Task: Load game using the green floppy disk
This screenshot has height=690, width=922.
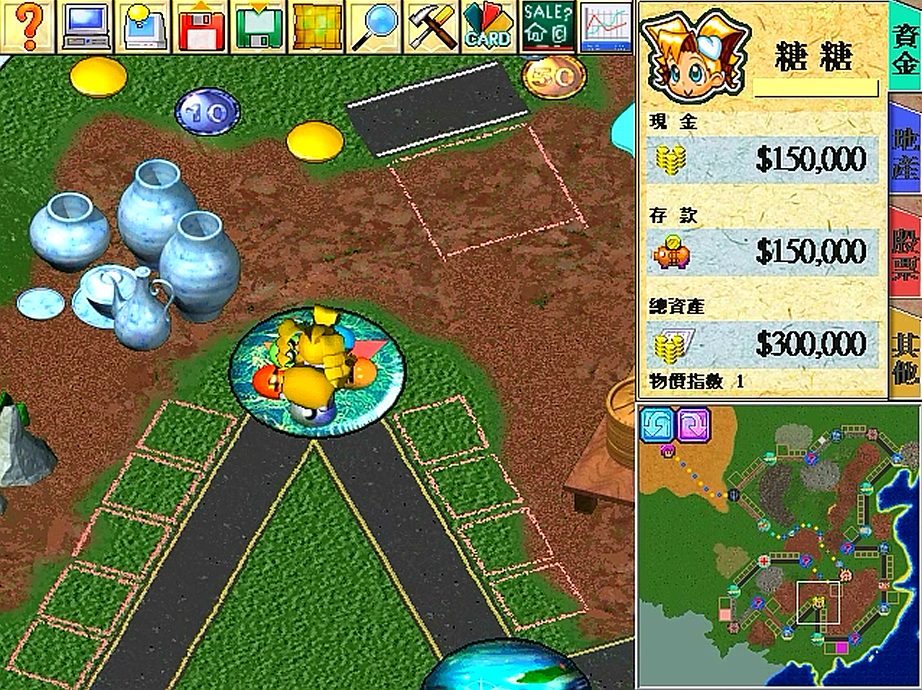Action: [259, 25]
